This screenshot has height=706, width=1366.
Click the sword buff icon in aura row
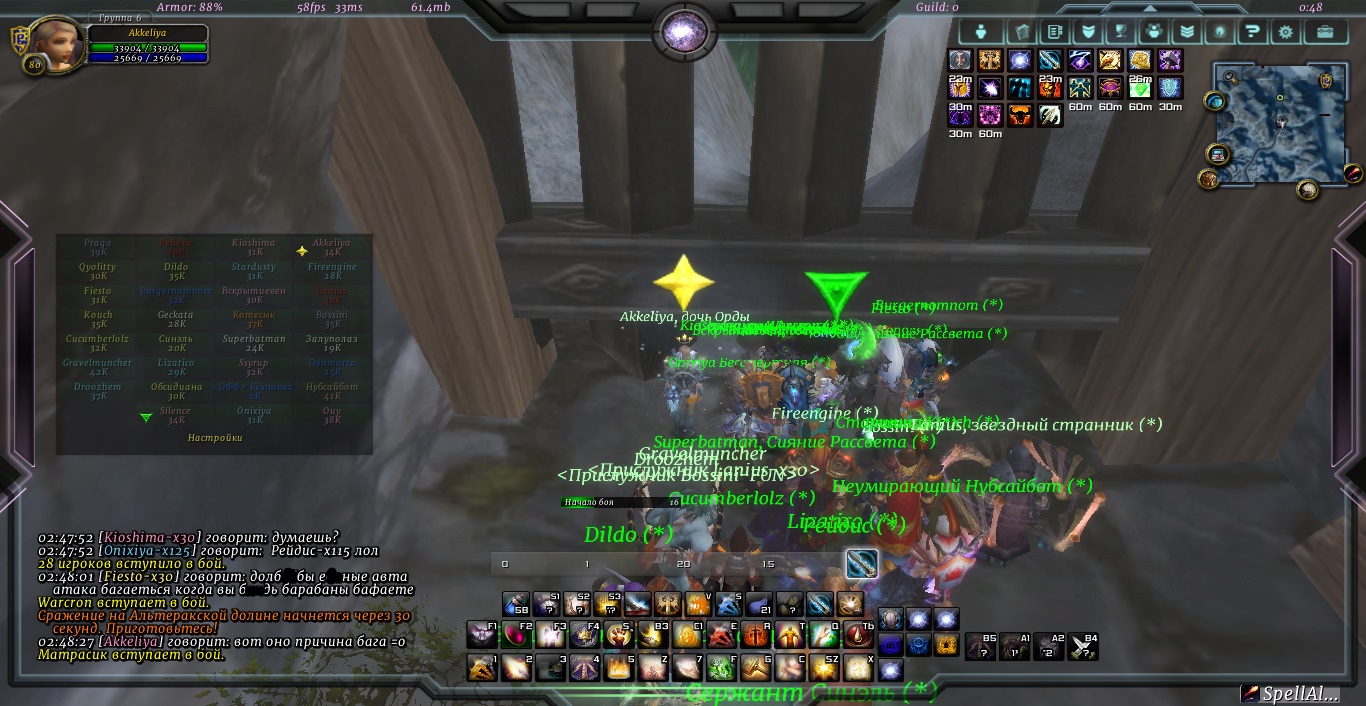[x=1050, y=61]
